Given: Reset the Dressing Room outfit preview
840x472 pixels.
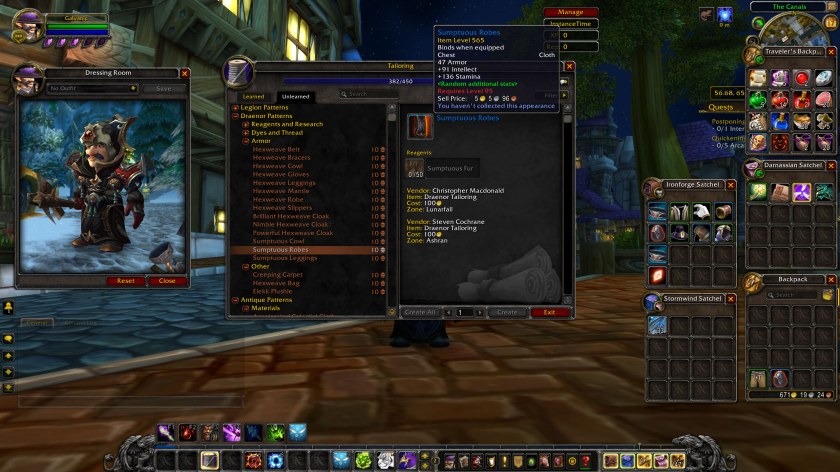Looking at the screenshot, I should pyautogui.click(x=125, y=281).
